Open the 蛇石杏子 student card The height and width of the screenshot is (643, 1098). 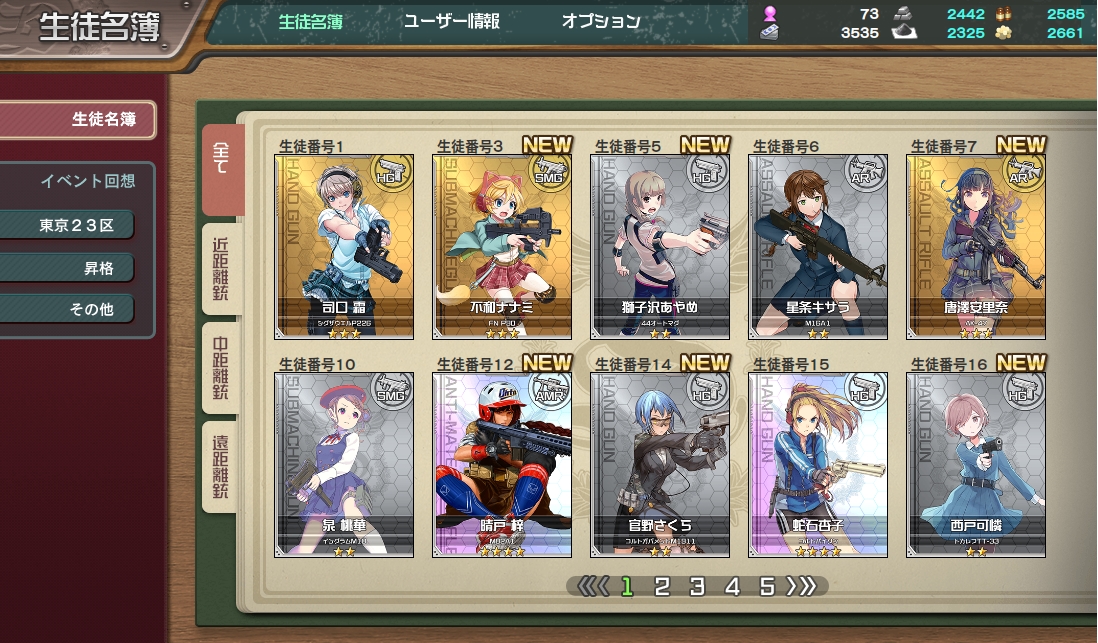click(x=818, y=465)
